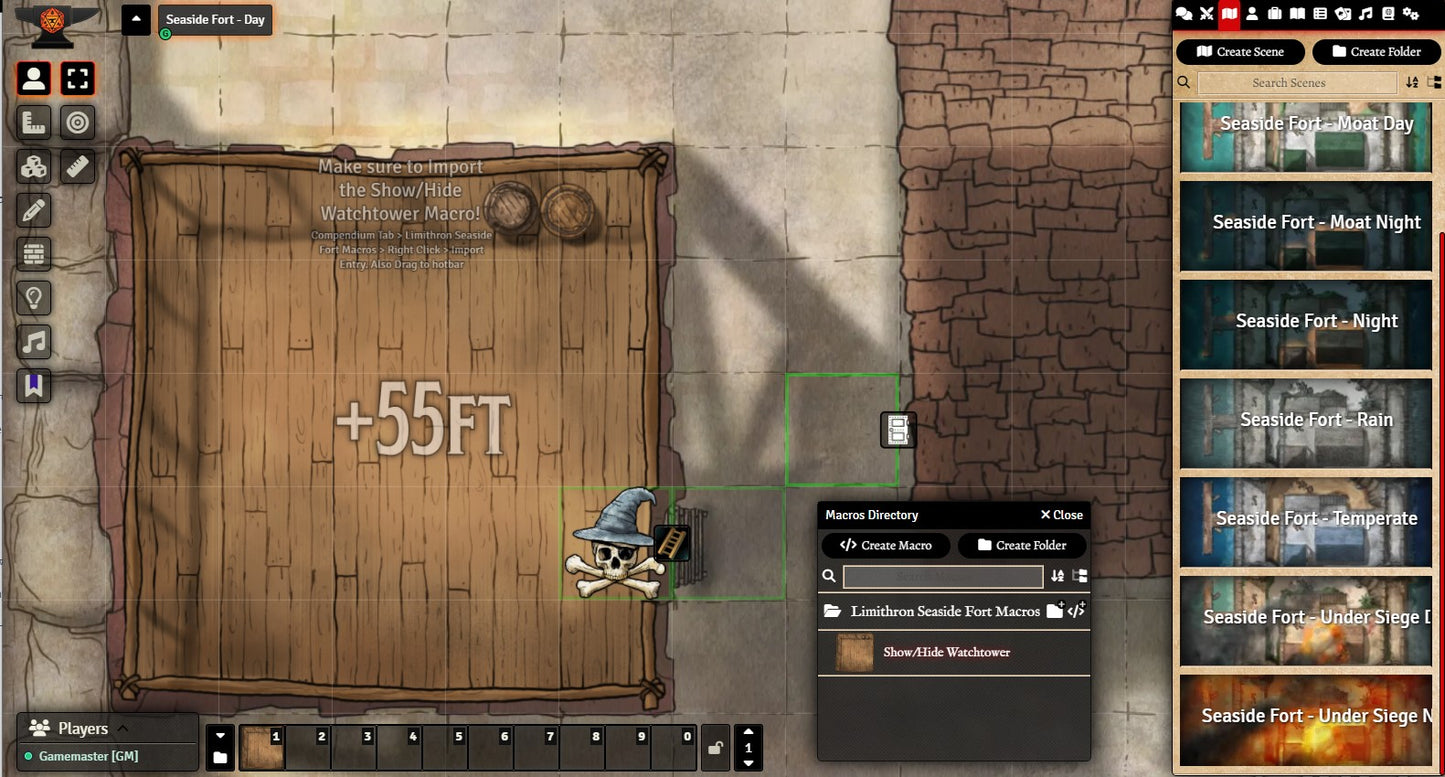Run the Show/Hide Watchtower macro entry

946,652
